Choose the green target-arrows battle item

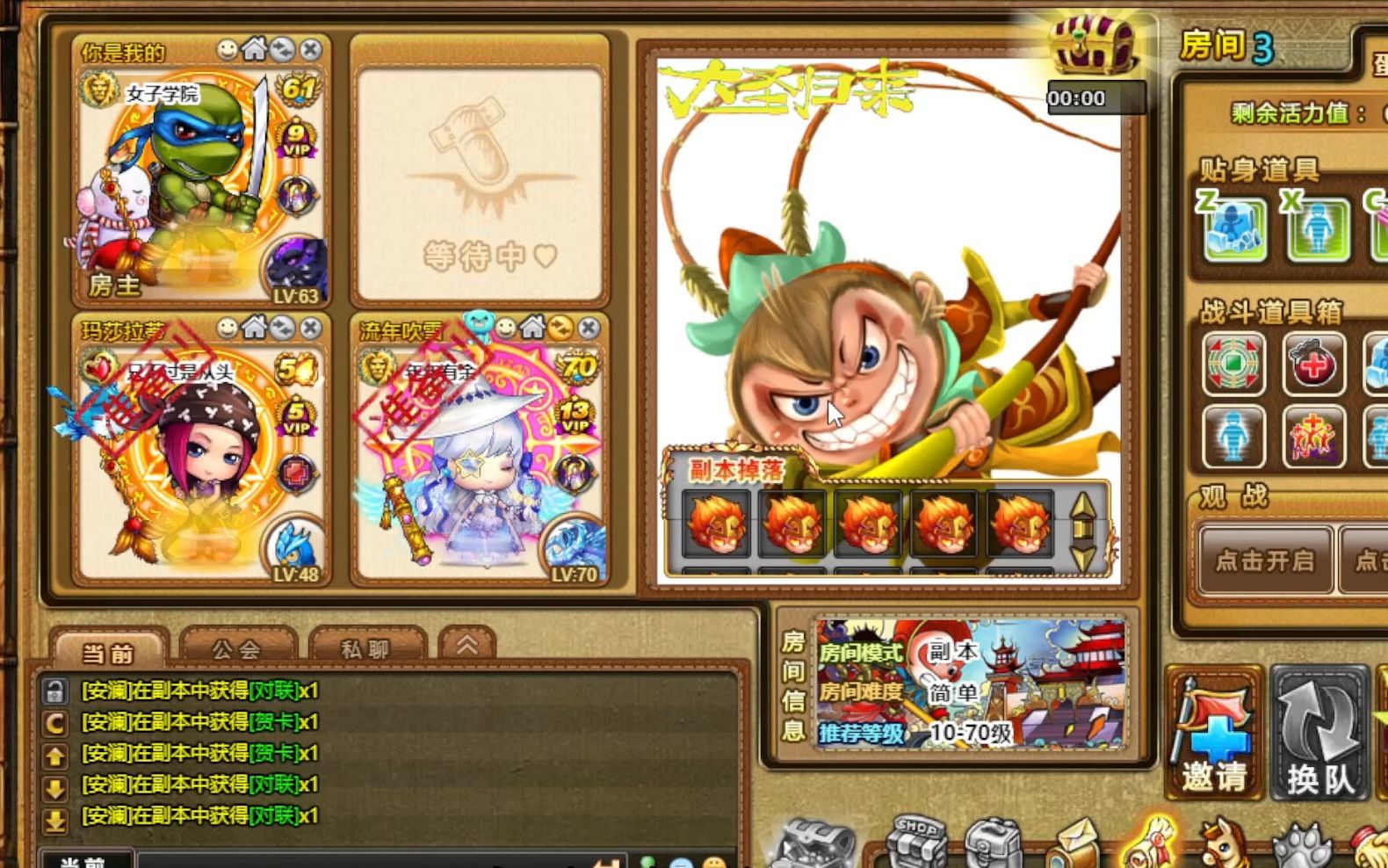click(1233, 363)
